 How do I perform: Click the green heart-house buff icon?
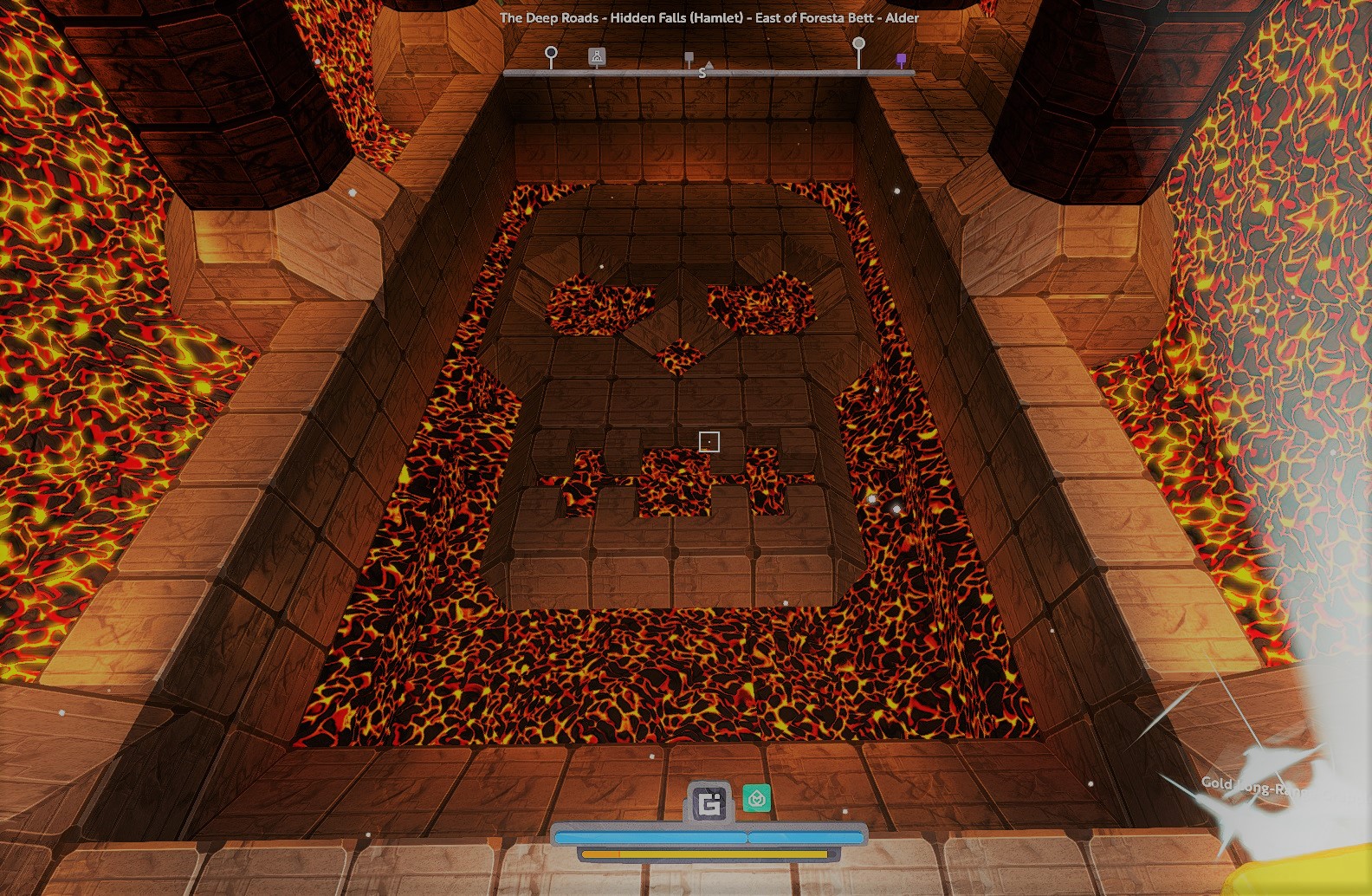(x=757, y=798)
